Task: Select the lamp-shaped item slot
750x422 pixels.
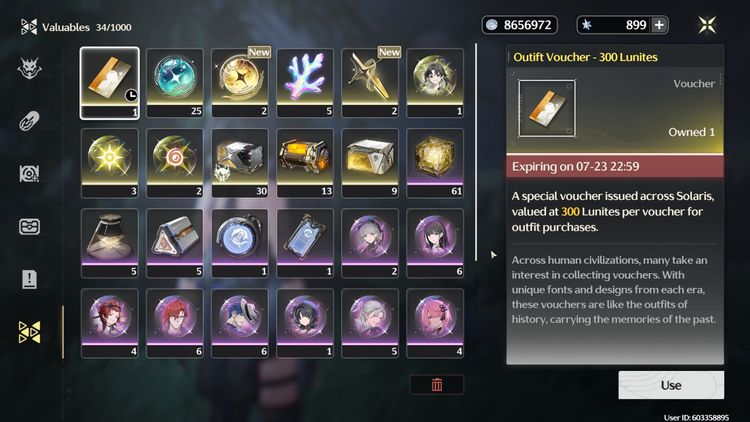Action: pos(110,242)
